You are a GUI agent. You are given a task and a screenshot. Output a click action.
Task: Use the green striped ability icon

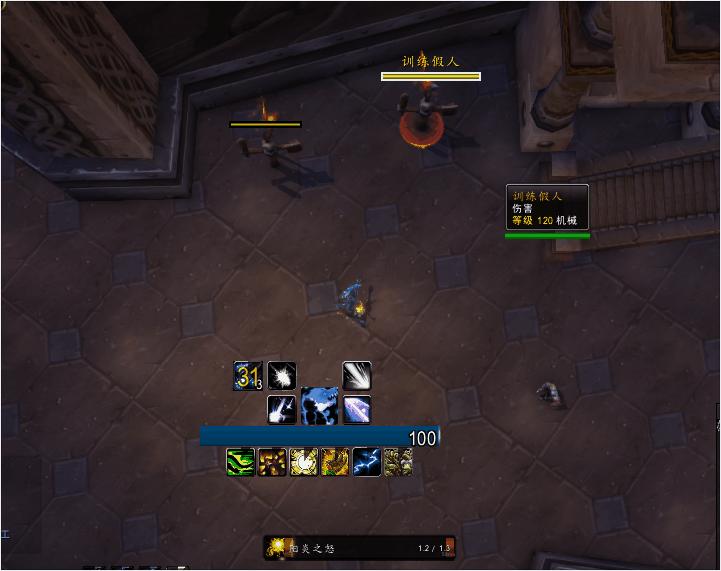[x=241, y=461]
